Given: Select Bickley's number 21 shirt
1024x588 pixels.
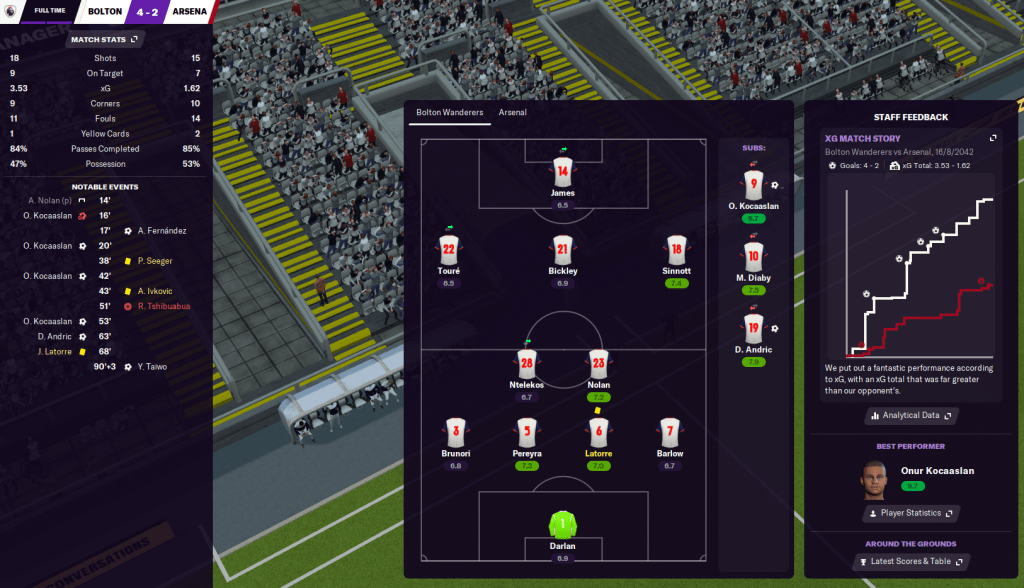Looking at the screenshot, I should (x=562, y=250).
